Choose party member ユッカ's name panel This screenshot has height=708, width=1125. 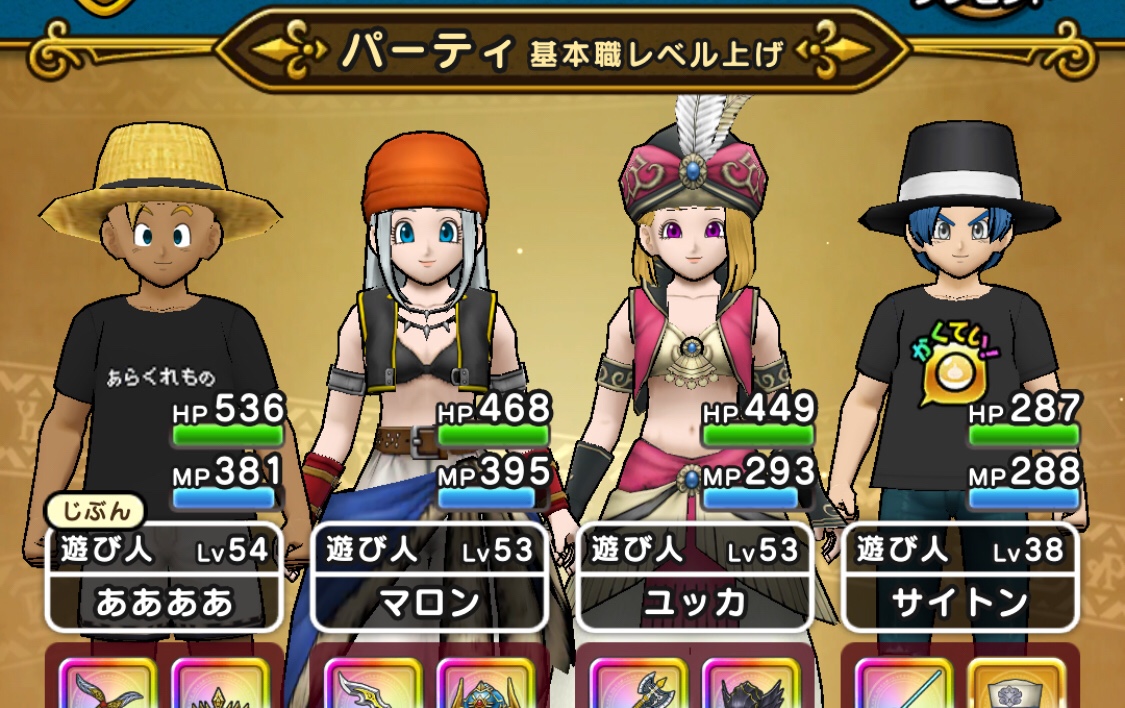(x=695, y=577)
